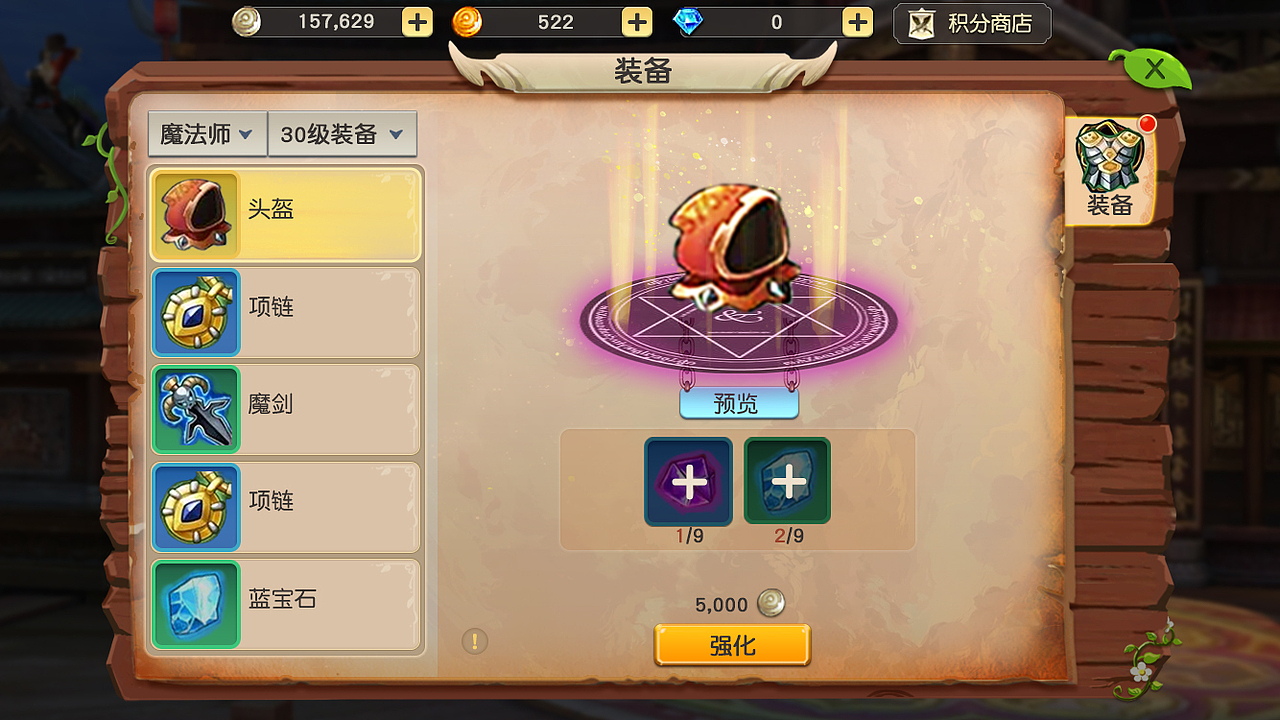This screenshot has height=720, width=1280.
Task: Open the 积分商店 points shop
Action: coord(971,22)
